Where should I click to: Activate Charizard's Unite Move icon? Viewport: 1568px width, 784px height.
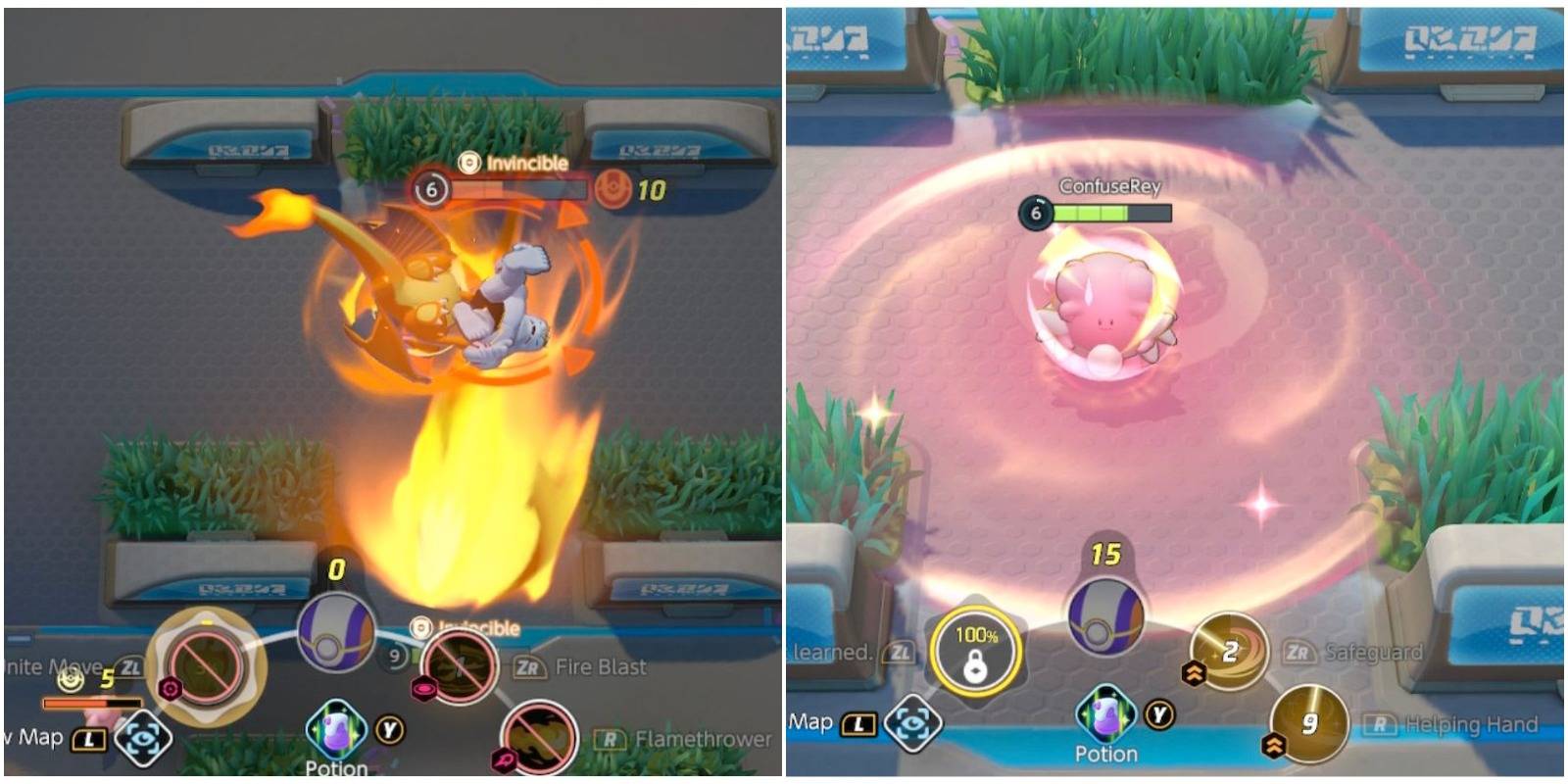(x=209, y=667)
